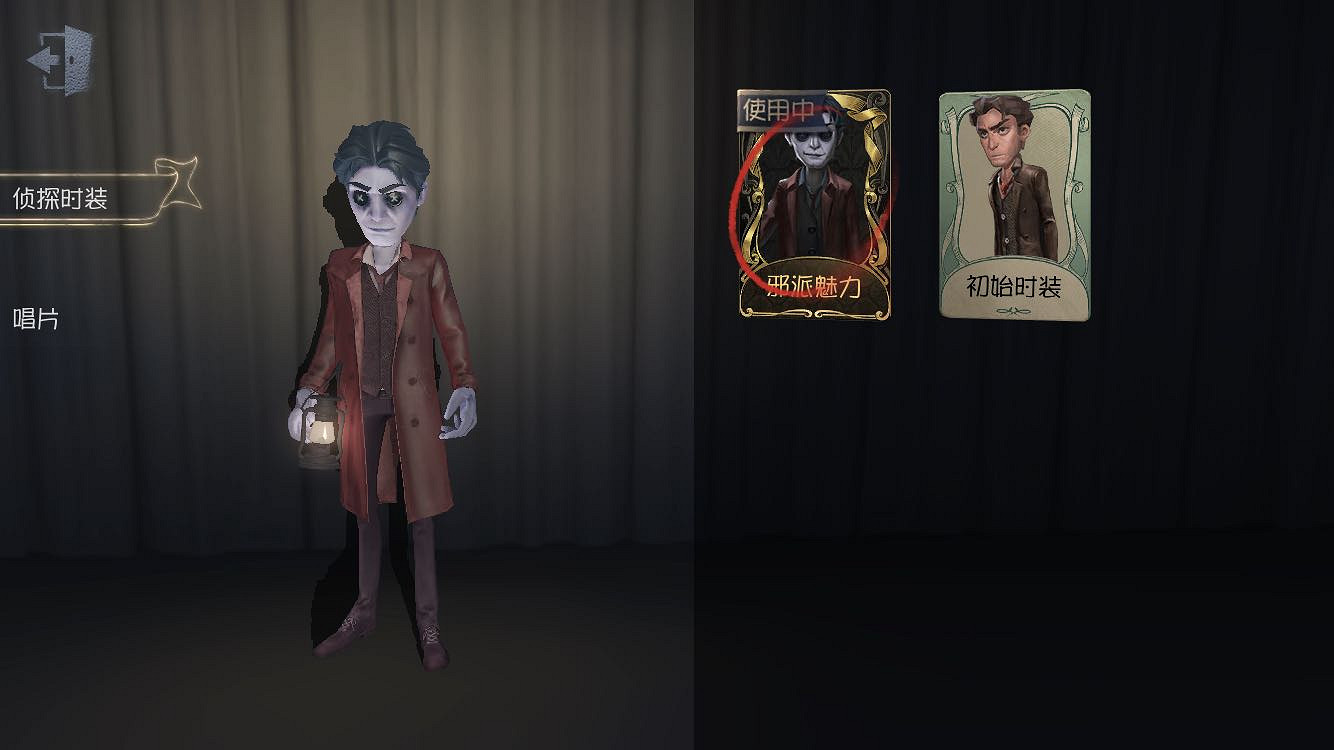
Task: Click the green leaf emblem below 初始时装 label
Action: pyautogui.click(x=1015, y=310)
